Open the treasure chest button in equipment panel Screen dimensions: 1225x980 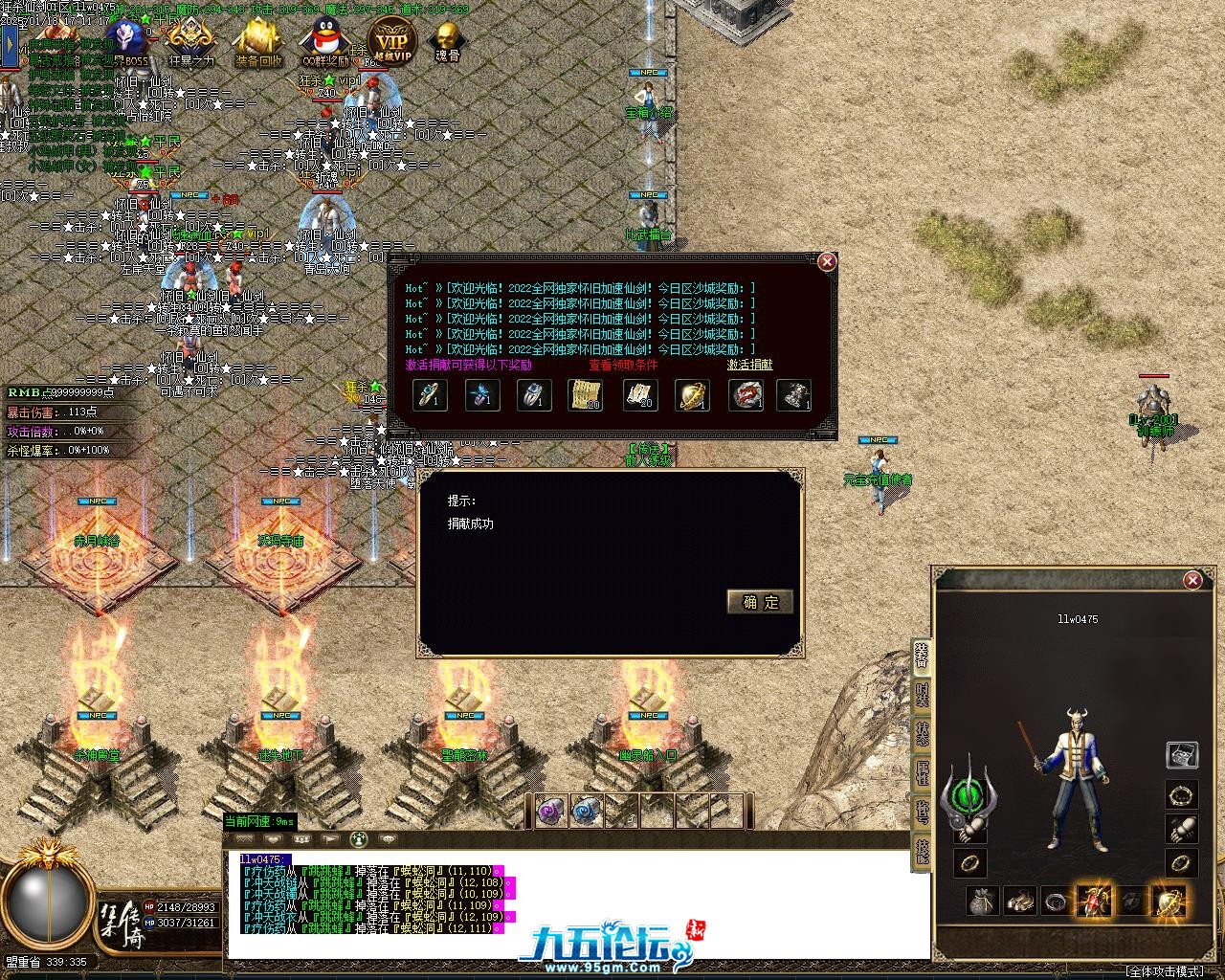[1181, 755]
